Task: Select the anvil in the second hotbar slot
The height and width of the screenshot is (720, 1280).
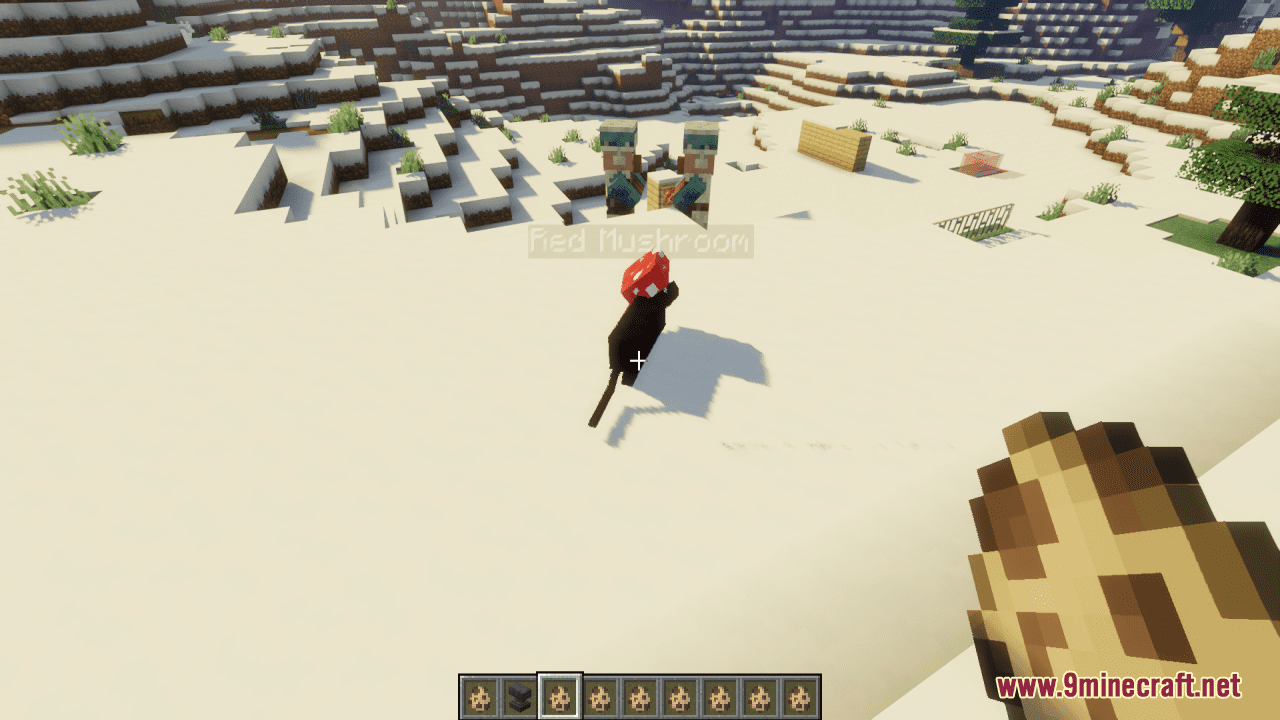Action: tap(478, 690)
